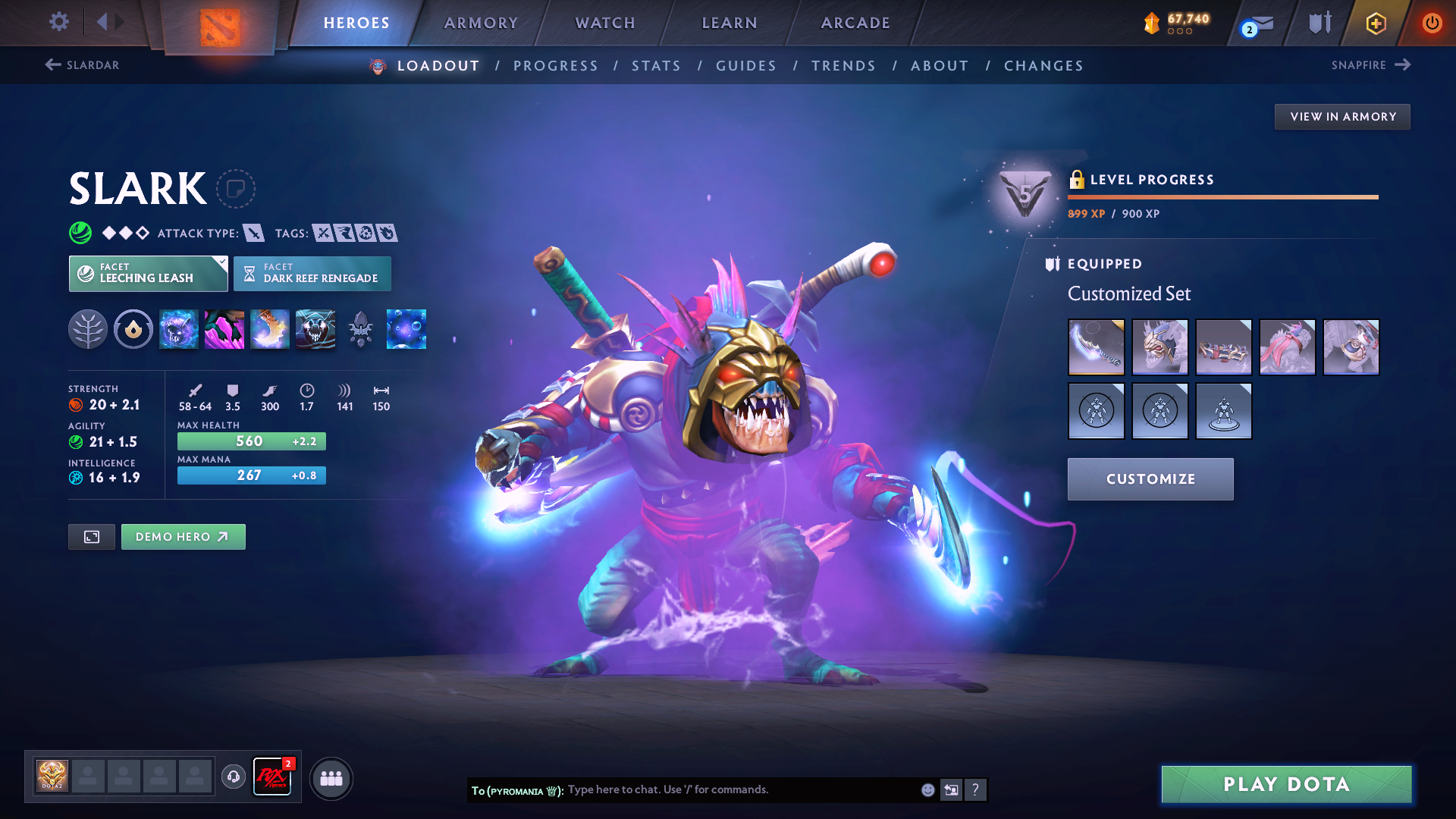Switch to the Armory tab
1456x819 pixels.
click(x=481, y=23)
